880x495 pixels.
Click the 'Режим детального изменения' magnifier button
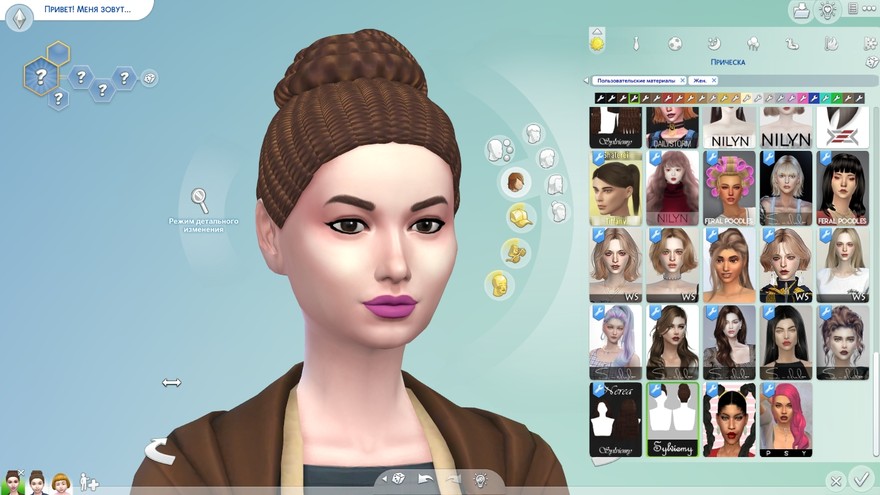(200, 200)
